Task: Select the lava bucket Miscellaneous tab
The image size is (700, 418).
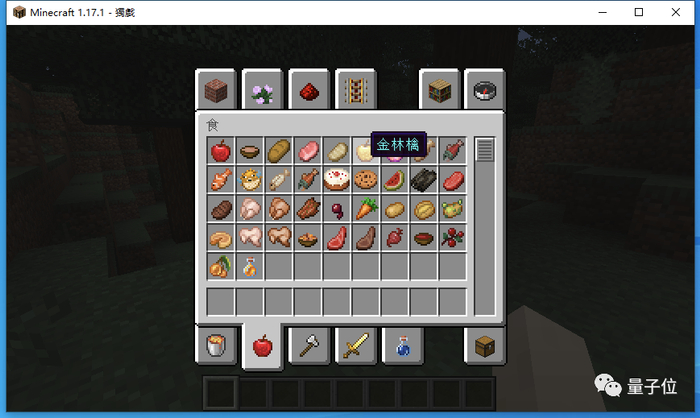Action: (215, 346)
